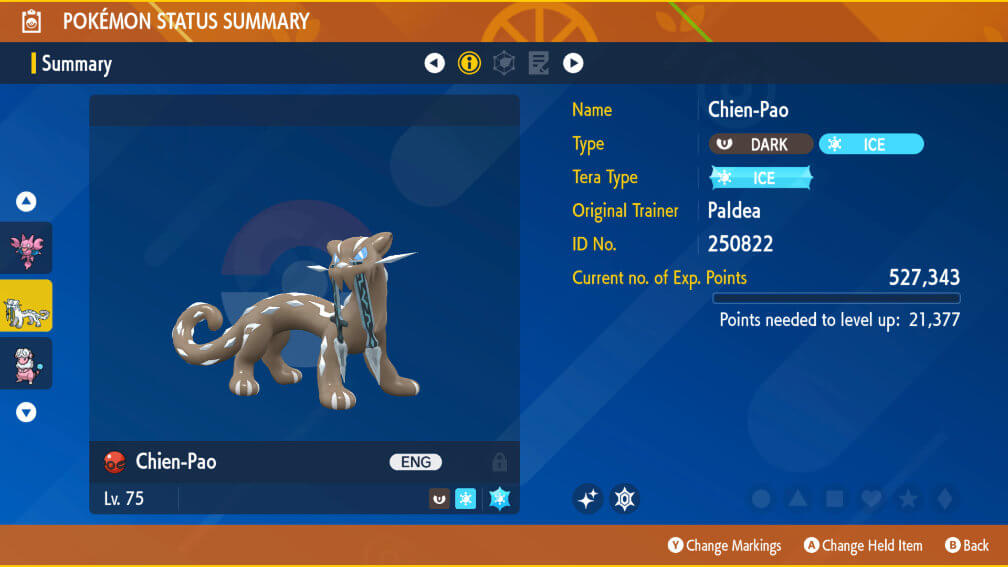Image resolution: width=1008 pixels, height=567 pixels.
Task: Go to the previous summary page arrow
Action: pos(434,63)
